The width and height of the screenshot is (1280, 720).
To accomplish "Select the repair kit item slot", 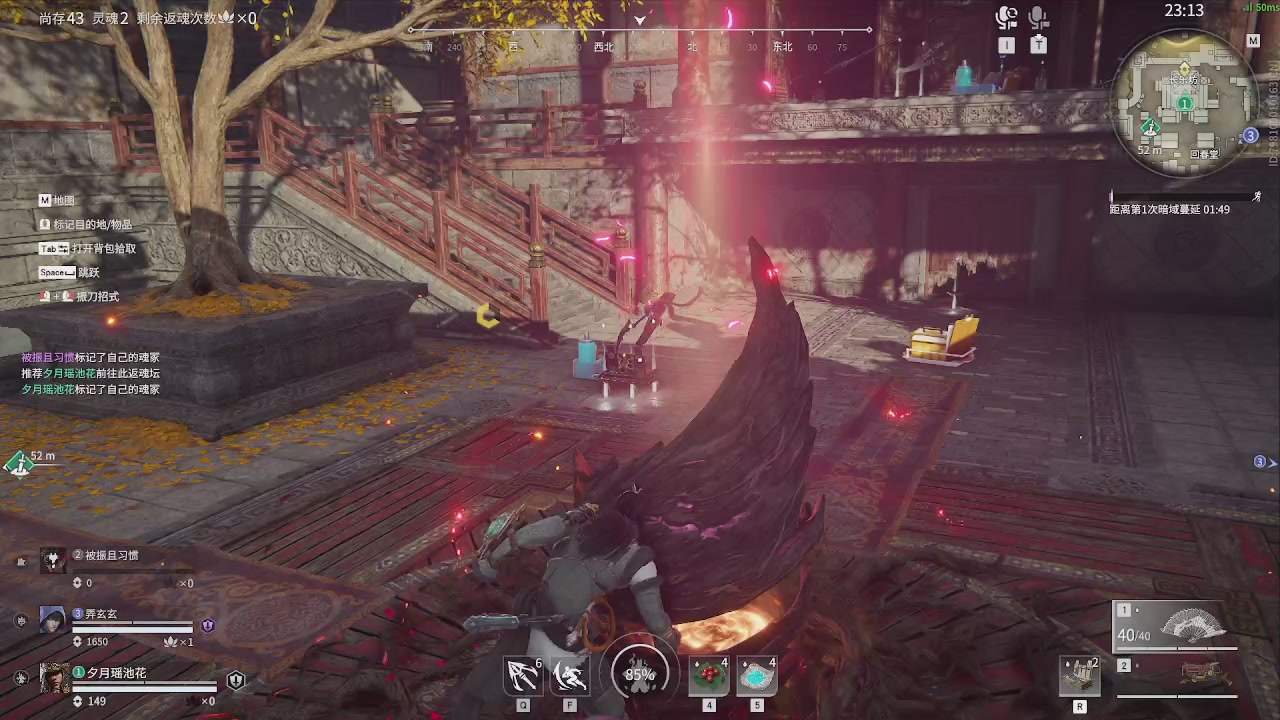I will 1080,677.
